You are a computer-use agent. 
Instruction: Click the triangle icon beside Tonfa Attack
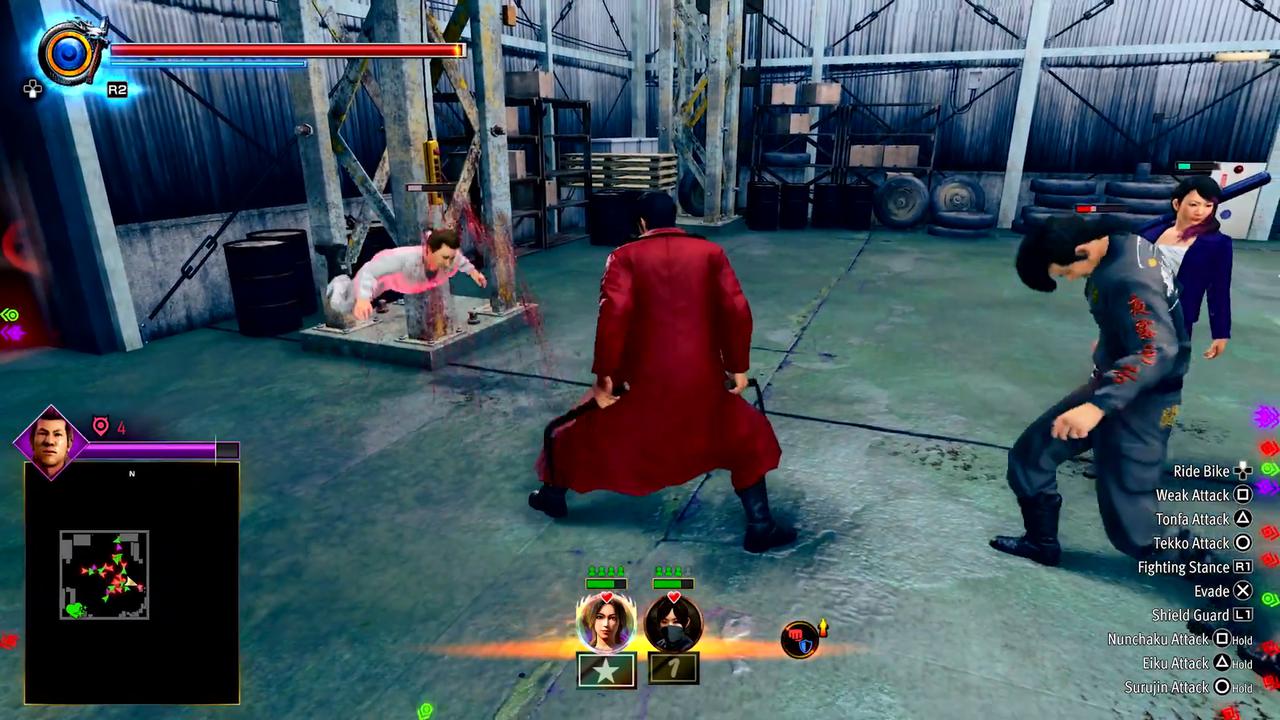pos(1242,519)
